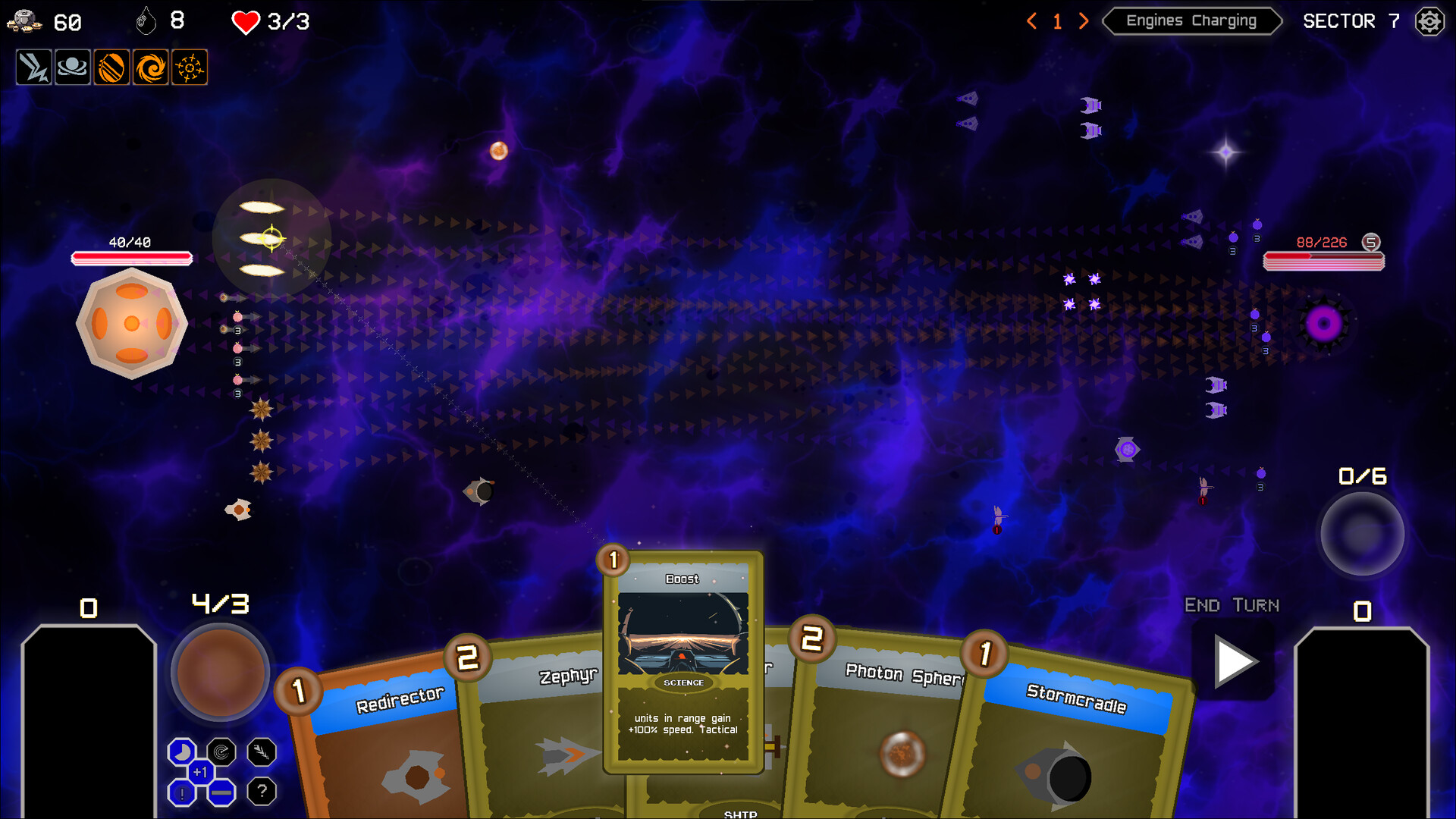Activate the striped orange orb ability
The width and height of the screenshot is (1456, 819).
111,67
